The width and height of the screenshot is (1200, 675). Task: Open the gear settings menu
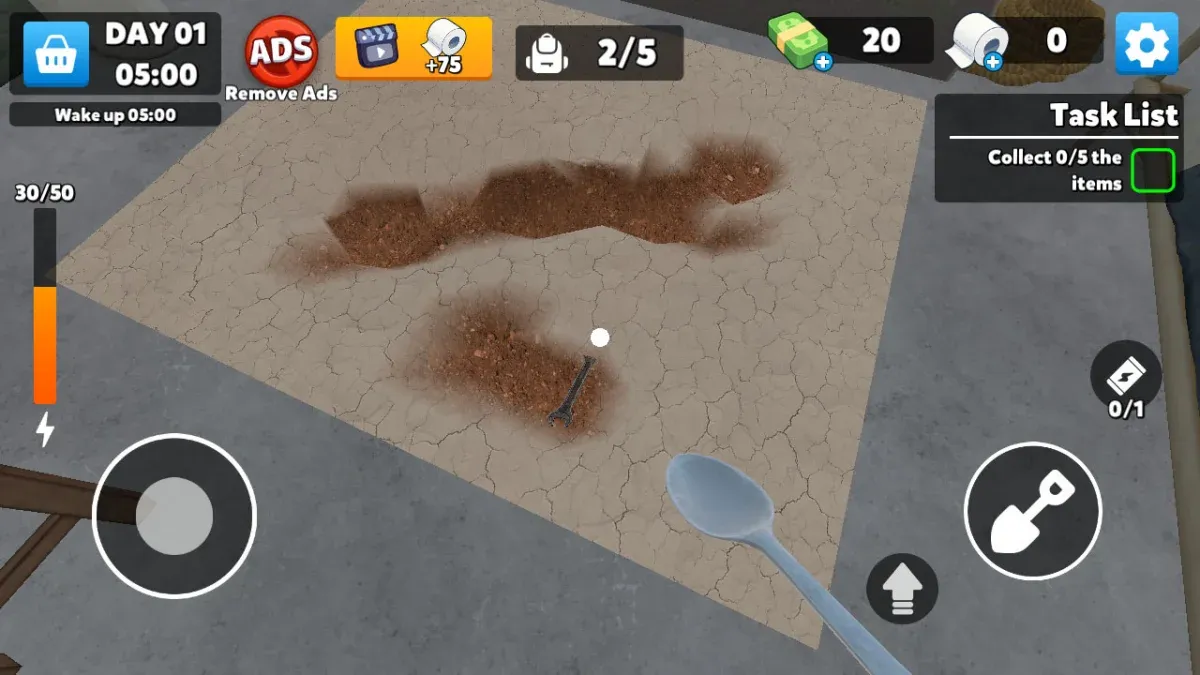[1146, 43]
